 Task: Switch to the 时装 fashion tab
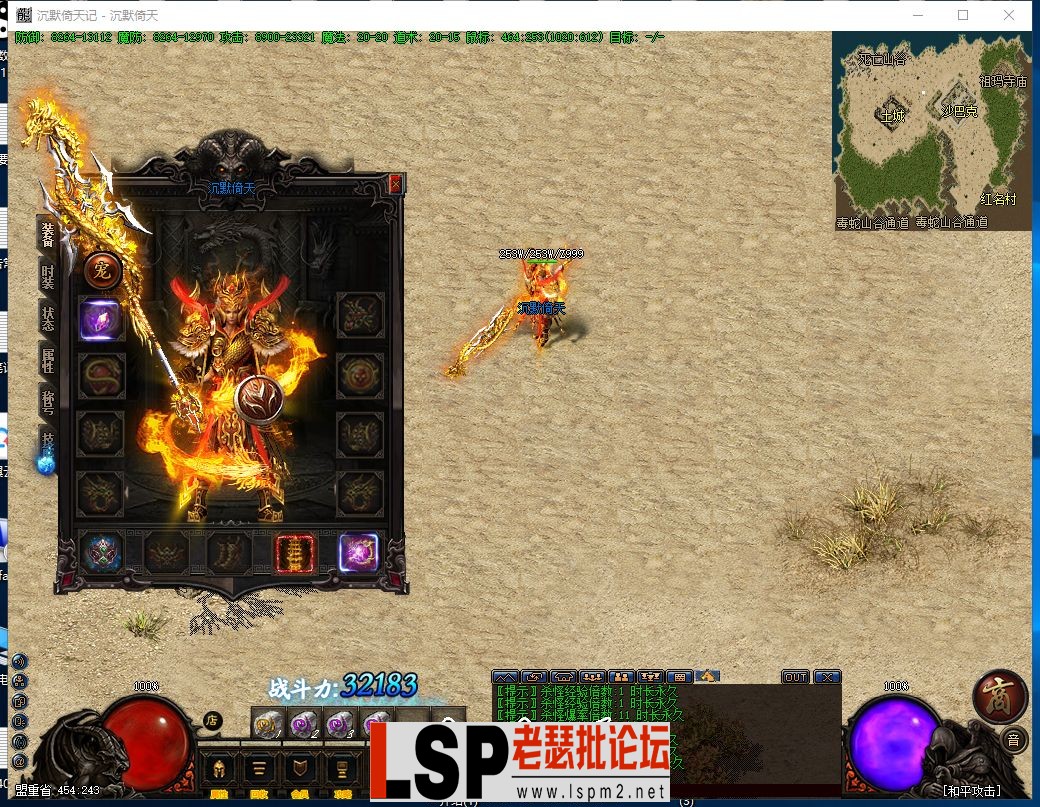point(47,275)
